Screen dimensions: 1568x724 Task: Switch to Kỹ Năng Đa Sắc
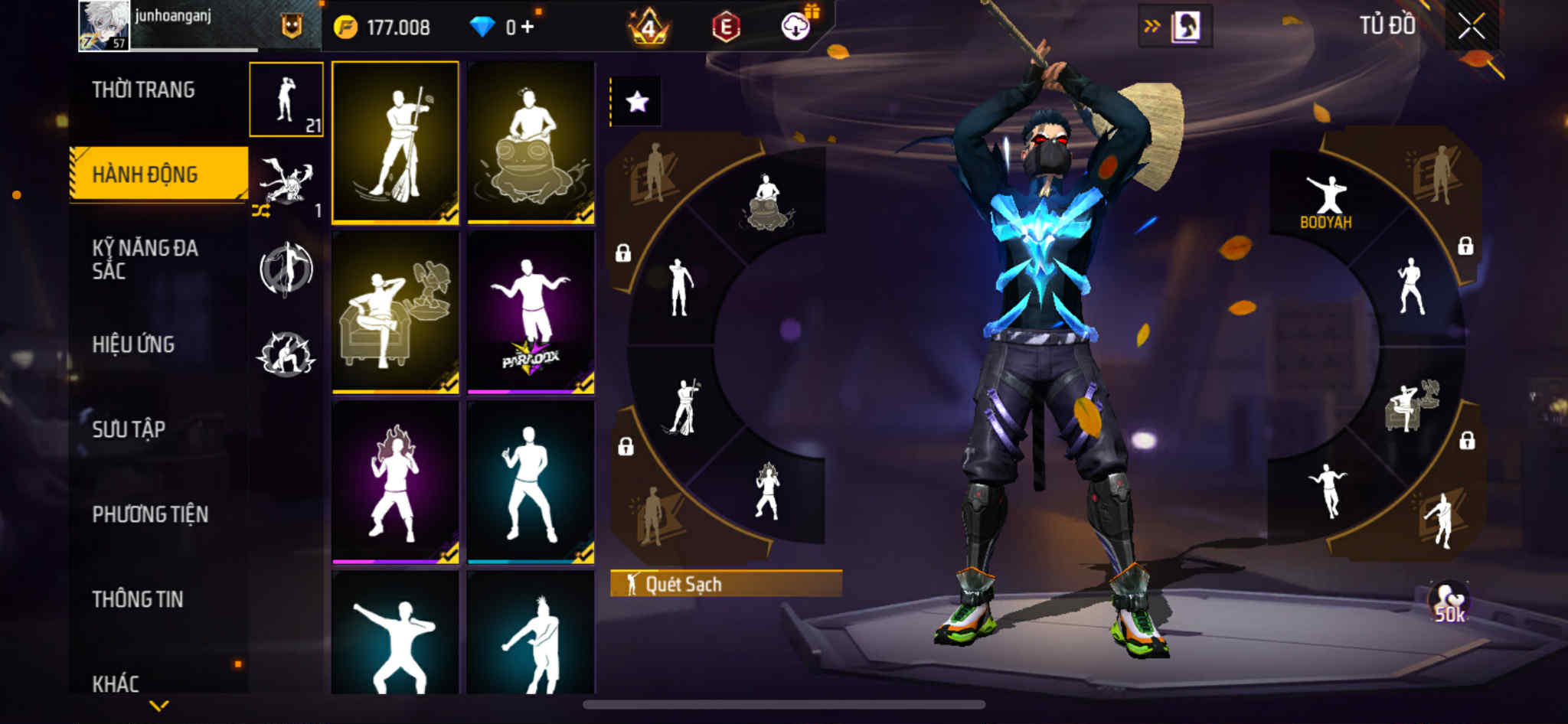point(145,259)
